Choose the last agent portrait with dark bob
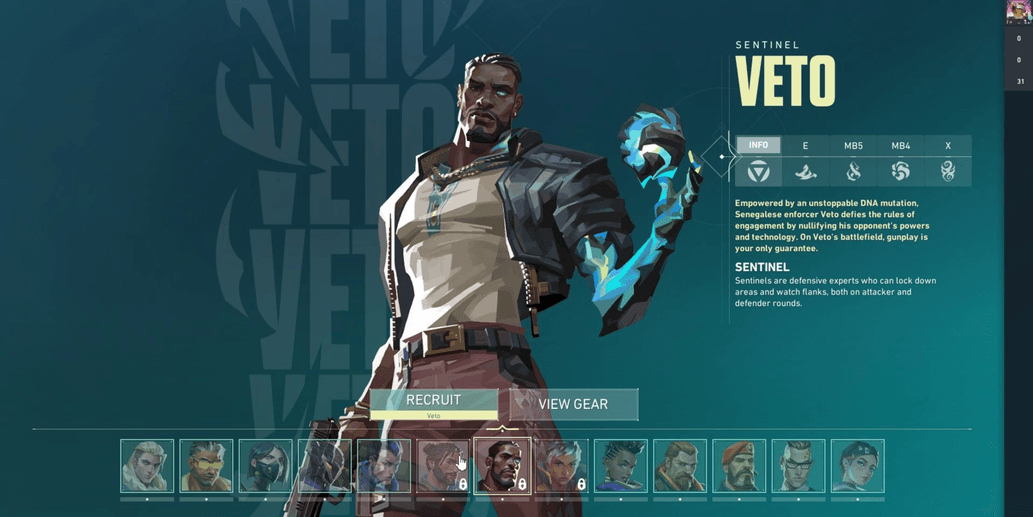The image size is (1033, 517). pyautogui.click(x=857, y=466)
